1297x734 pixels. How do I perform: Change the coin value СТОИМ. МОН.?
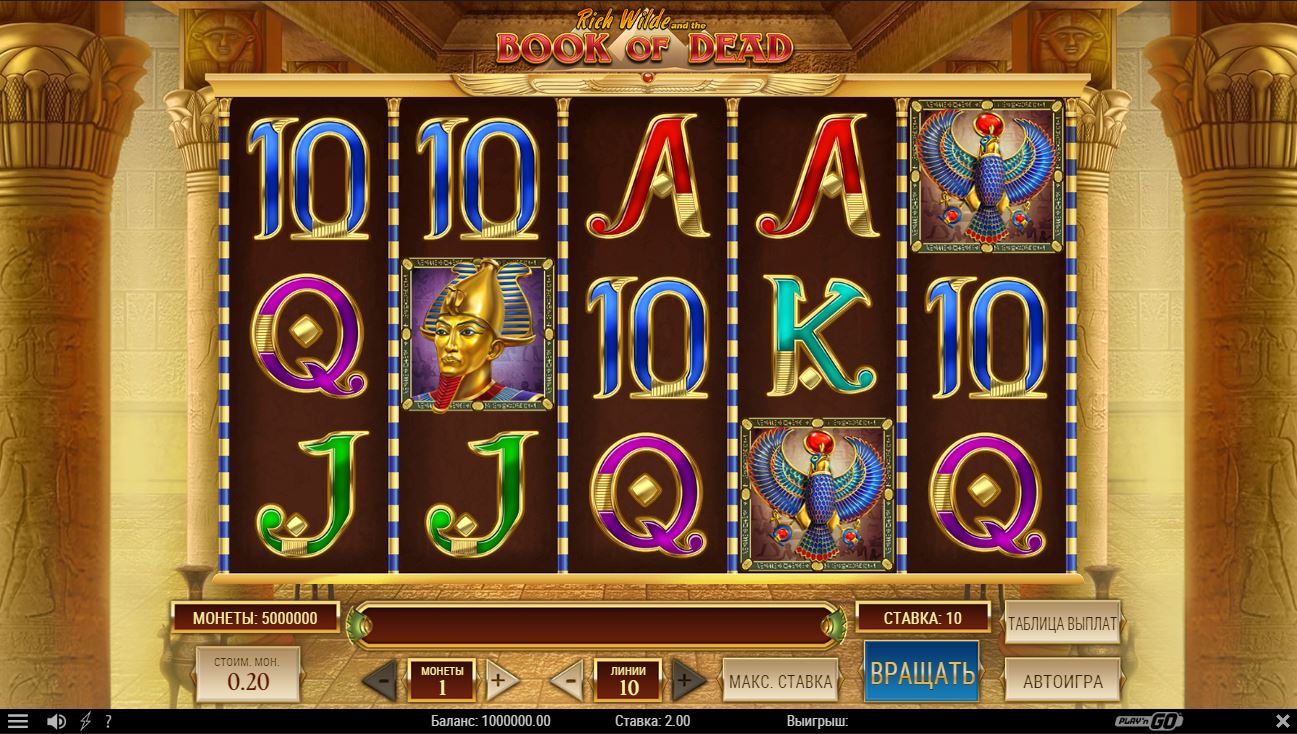[248, 674]
